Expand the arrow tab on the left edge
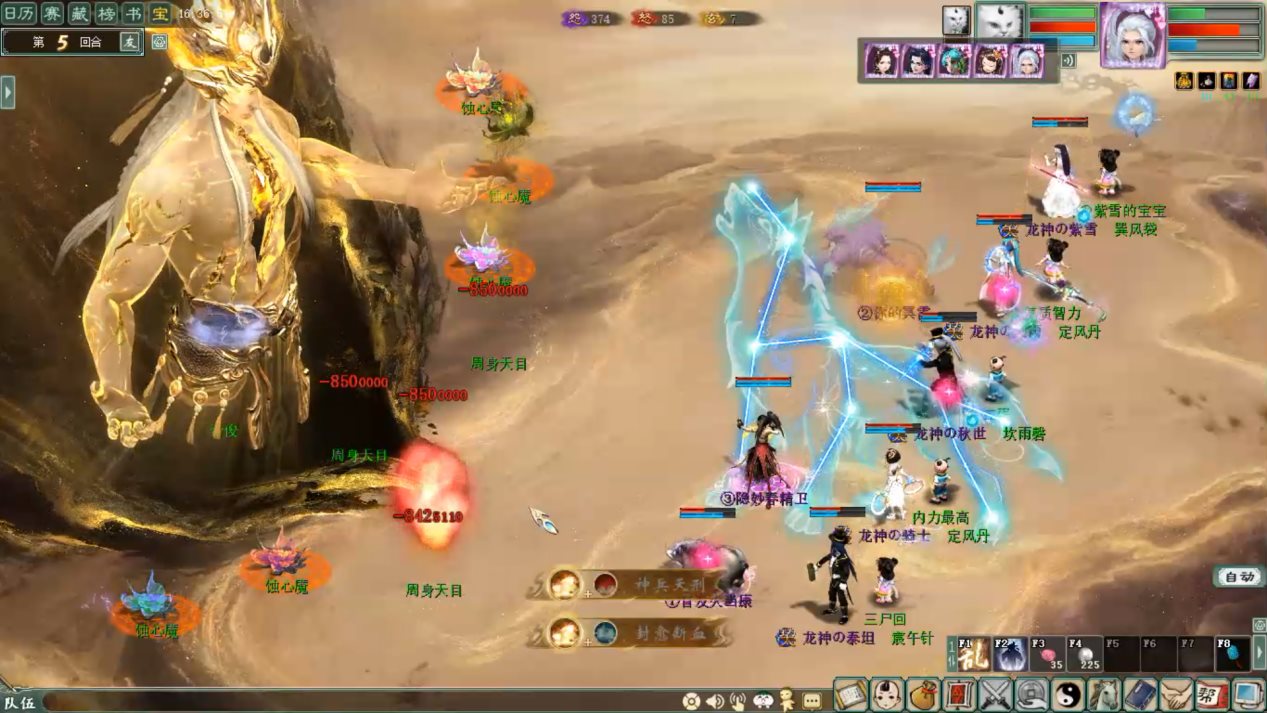Screen dimensions: 1267x713 coord(8,92)
